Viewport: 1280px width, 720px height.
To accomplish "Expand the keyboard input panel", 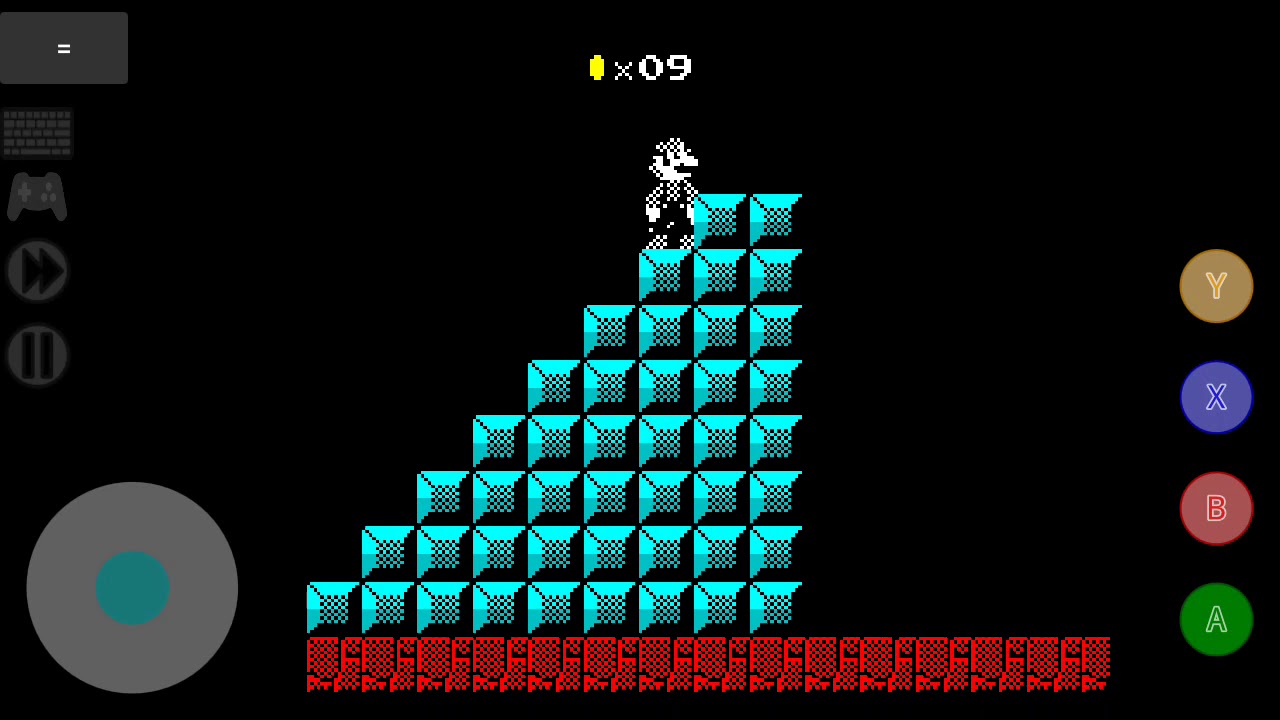I will tap(37, 132).
